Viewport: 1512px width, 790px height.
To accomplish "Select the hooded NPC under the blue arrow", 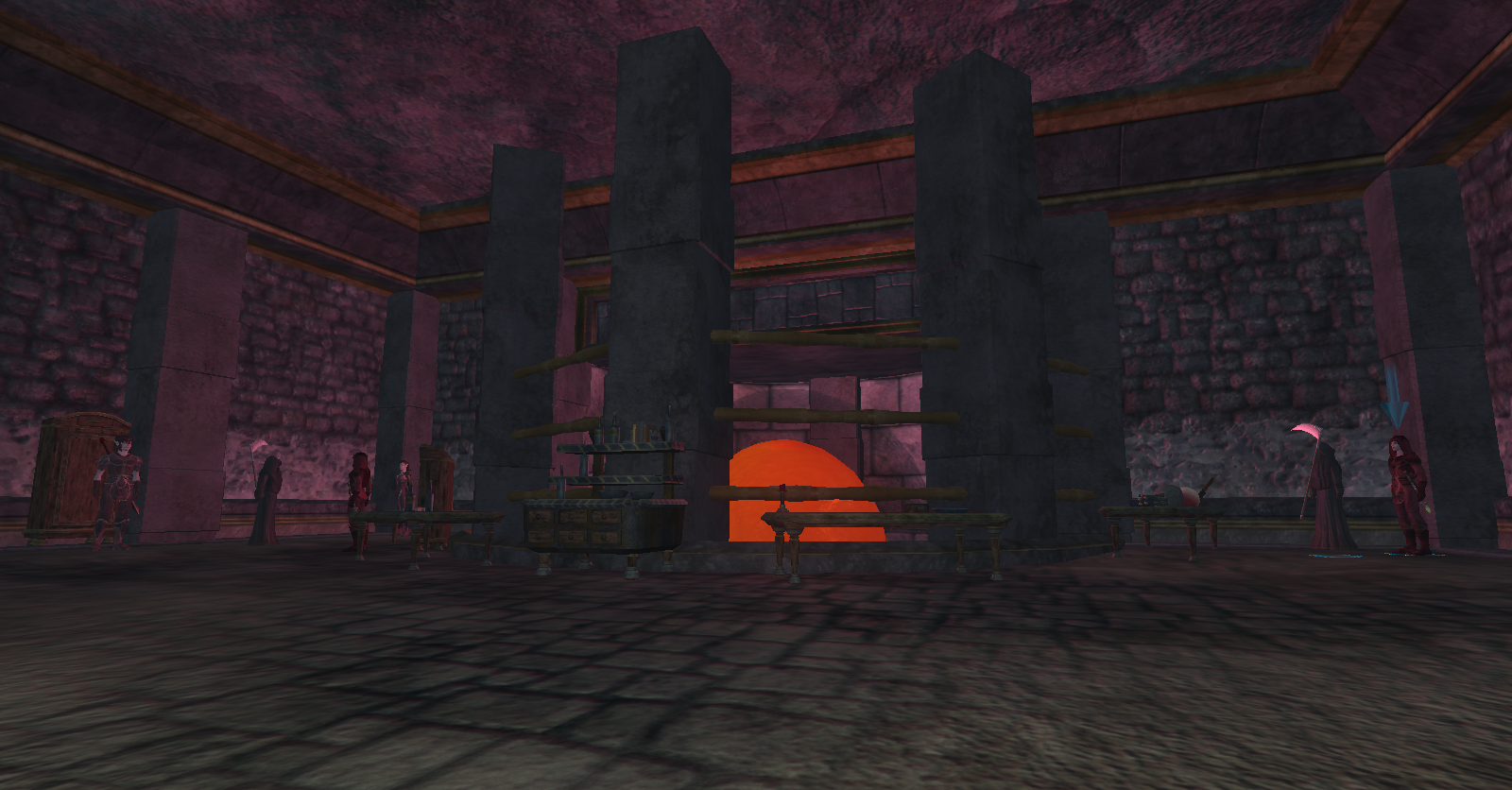I will [1407, 493].
